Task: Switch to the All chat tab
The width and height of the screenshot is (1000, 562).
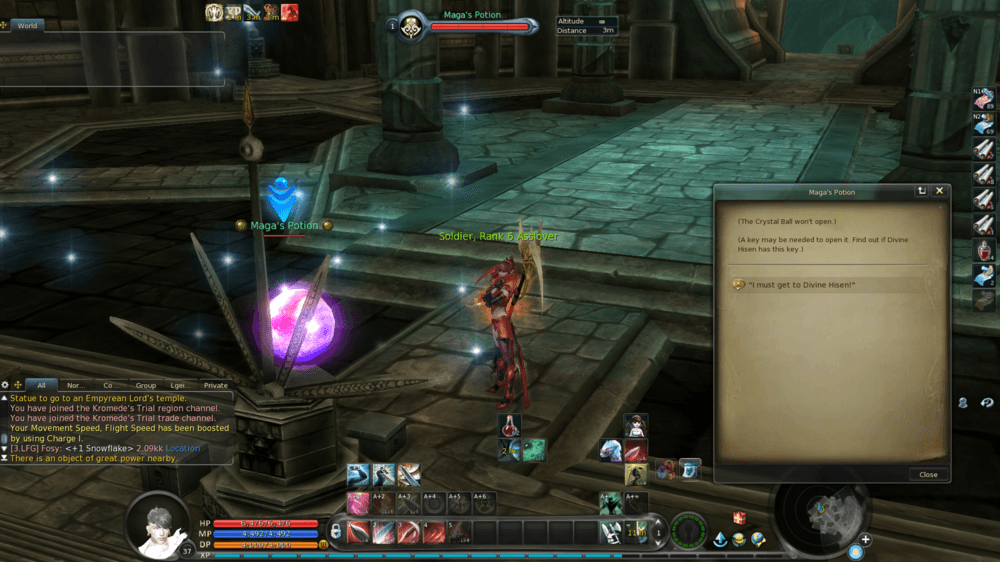Action: (x=41, y=385)
